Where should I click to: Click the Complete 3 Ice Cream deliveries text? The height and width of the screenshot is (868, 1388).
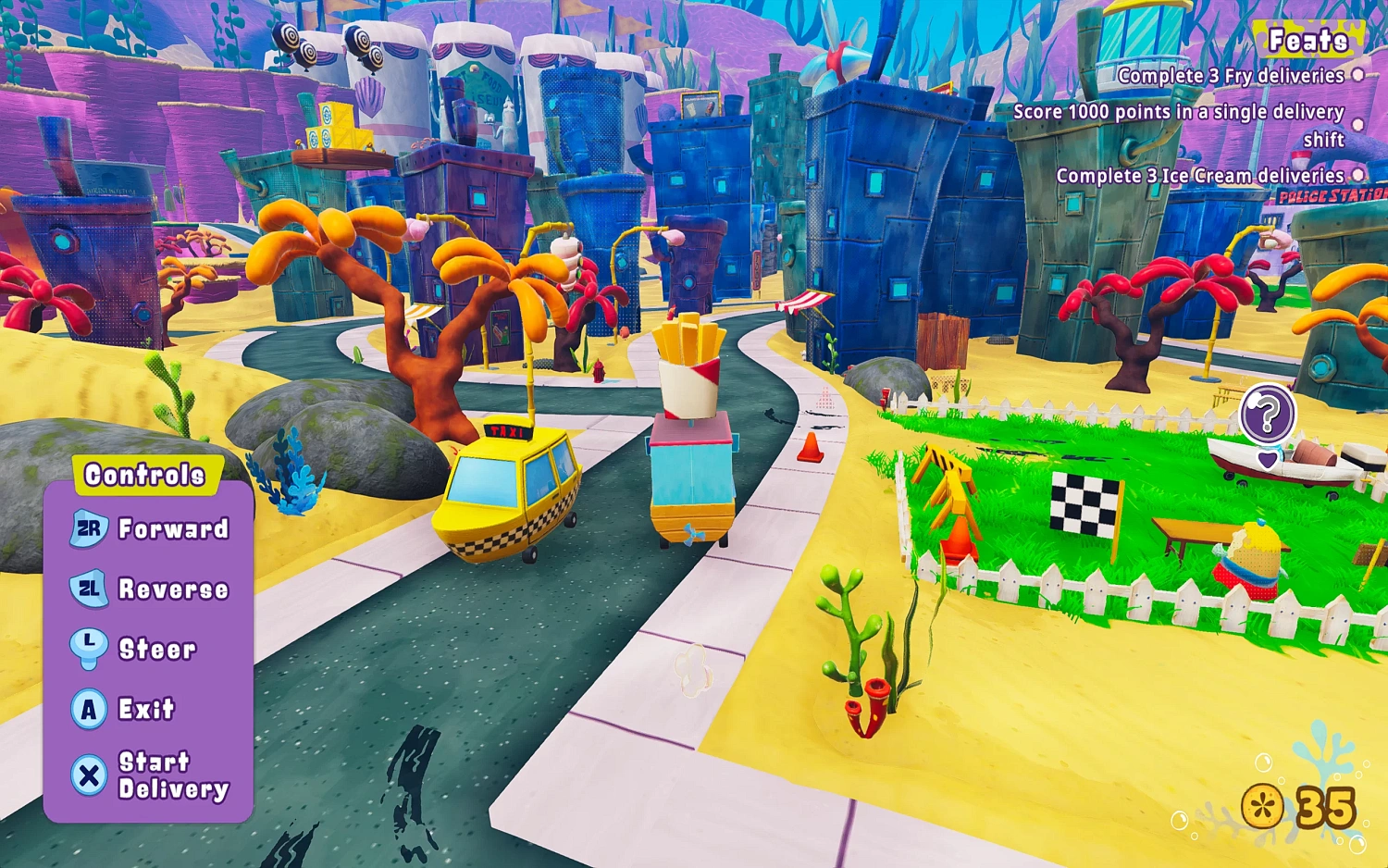click(1200, 175)
